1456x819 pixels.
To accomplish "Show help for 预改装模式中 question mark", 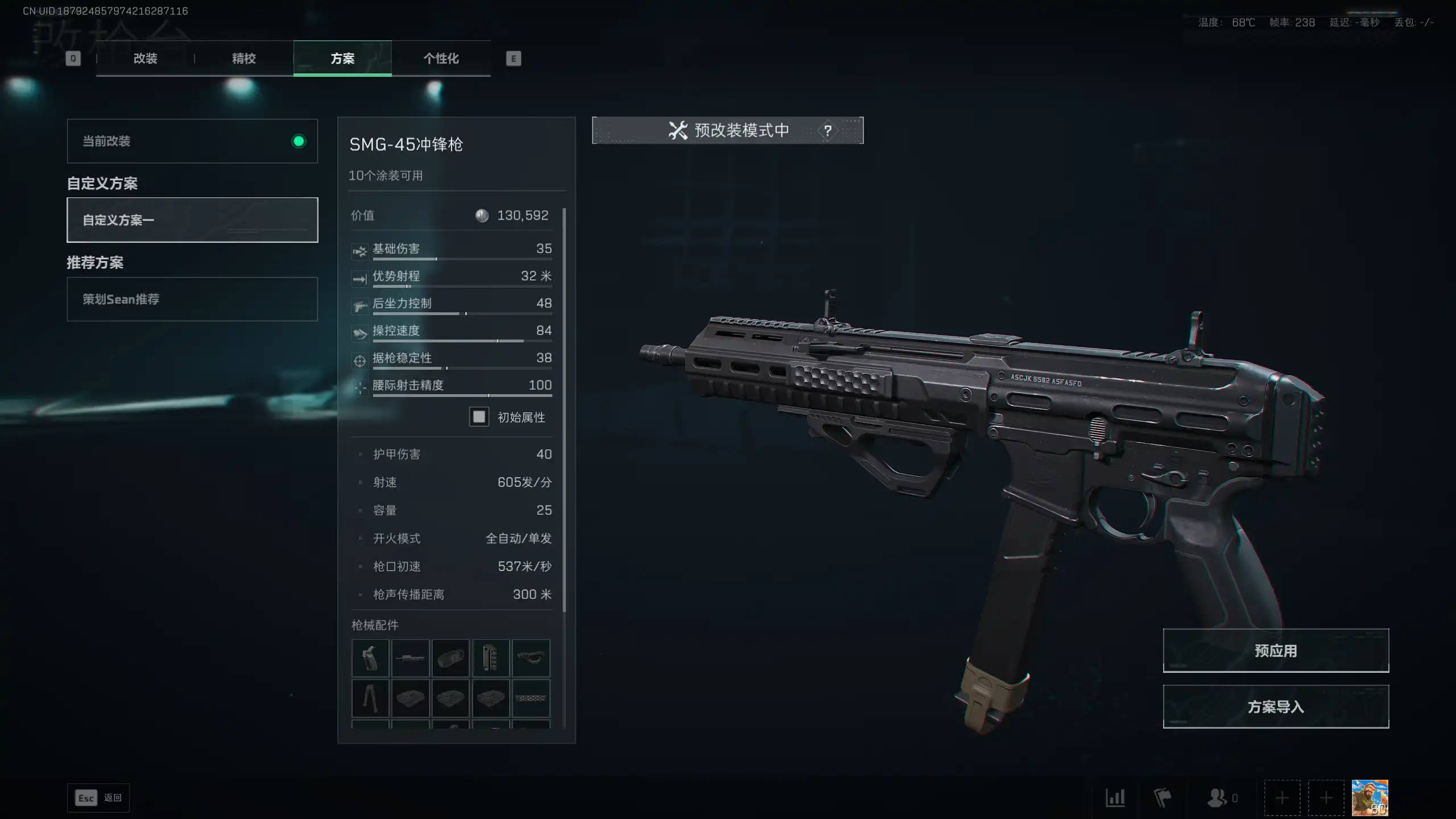I will point(828,131).
